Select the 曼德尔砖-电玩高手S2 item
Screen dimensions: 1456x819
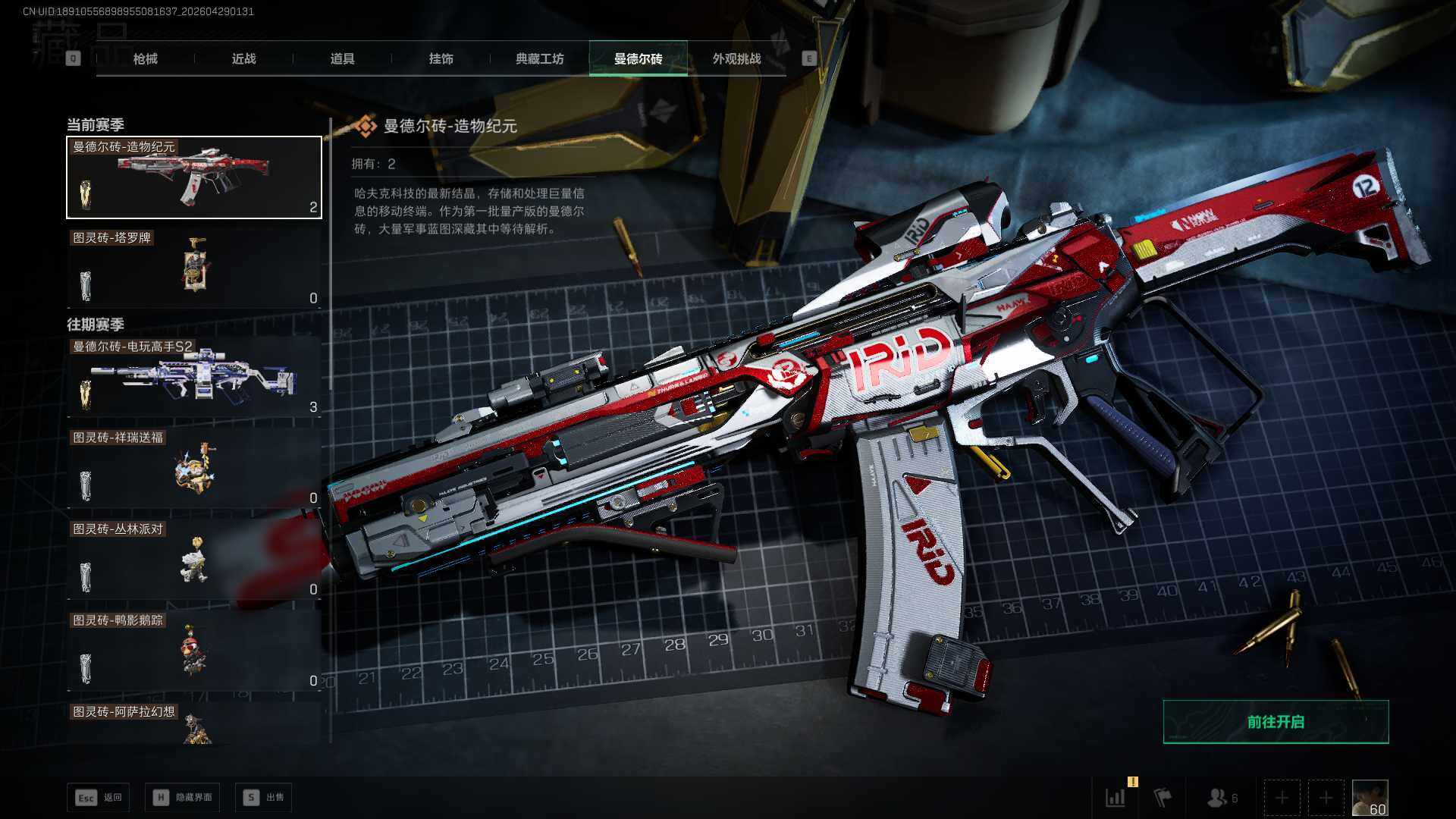(x=194, y=378)
